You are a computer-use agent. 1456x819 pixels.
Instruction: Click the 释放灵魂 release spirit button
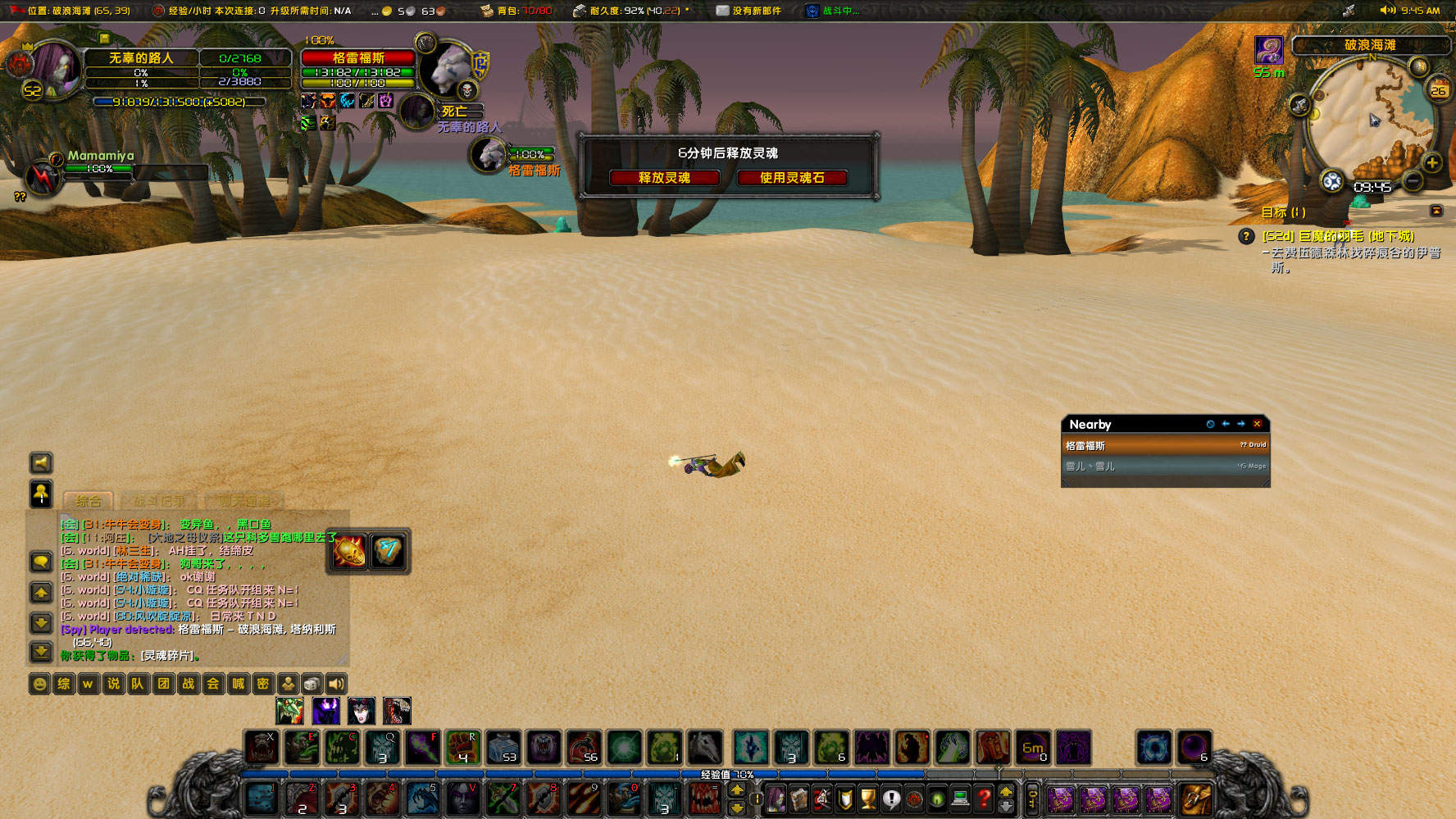[x=664, y=178]
